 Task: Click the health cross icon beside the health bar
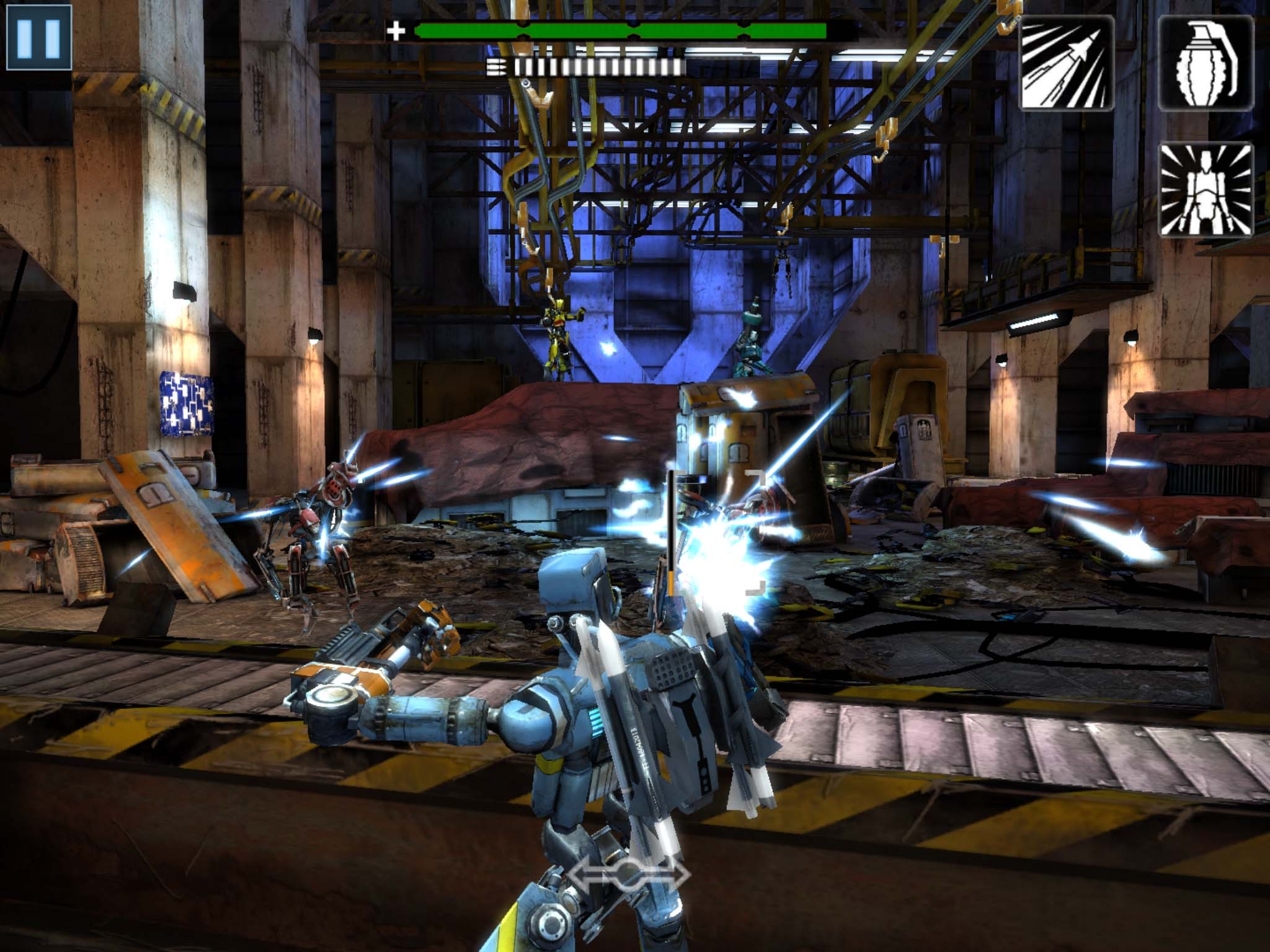397,28
